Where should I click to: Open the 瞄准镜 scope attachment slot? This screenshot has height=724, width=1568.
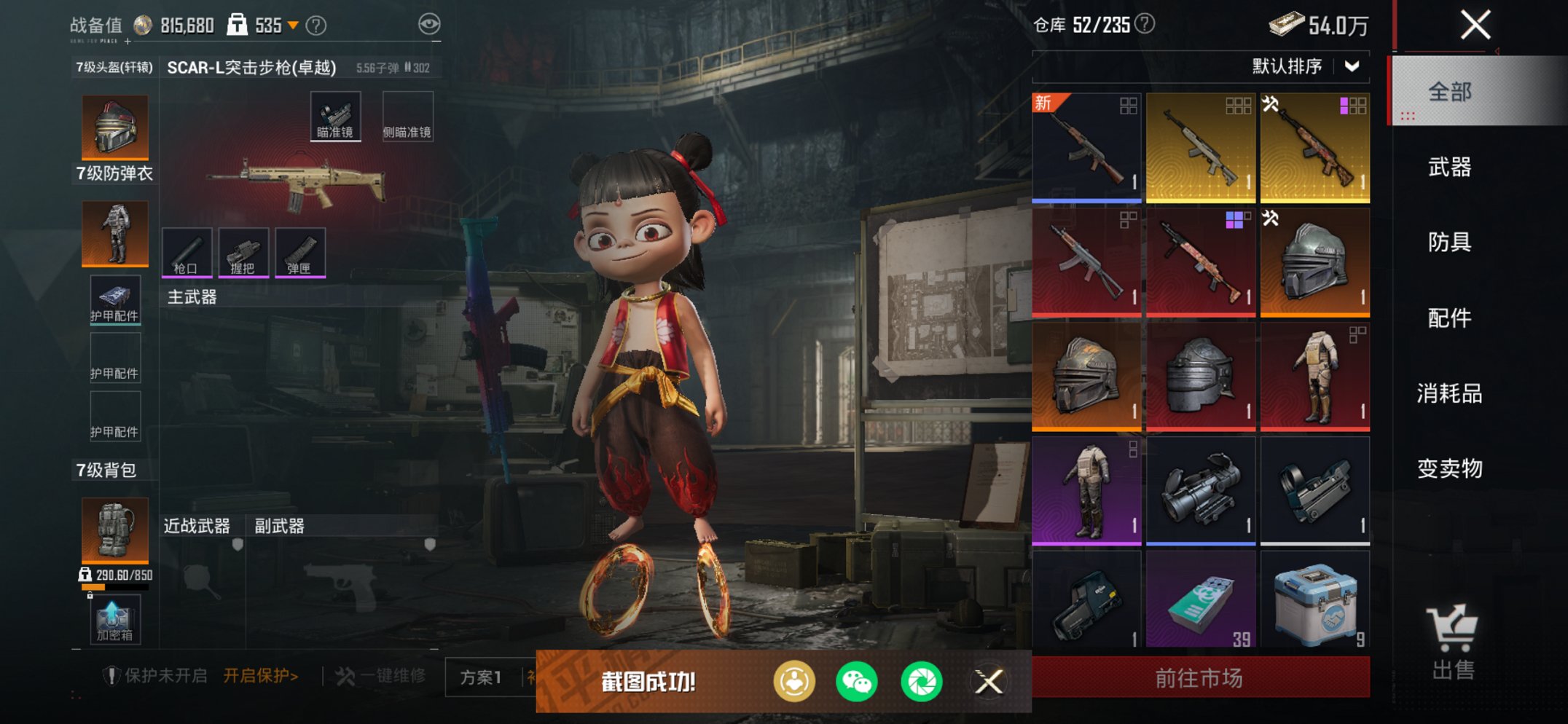[335, 117]
